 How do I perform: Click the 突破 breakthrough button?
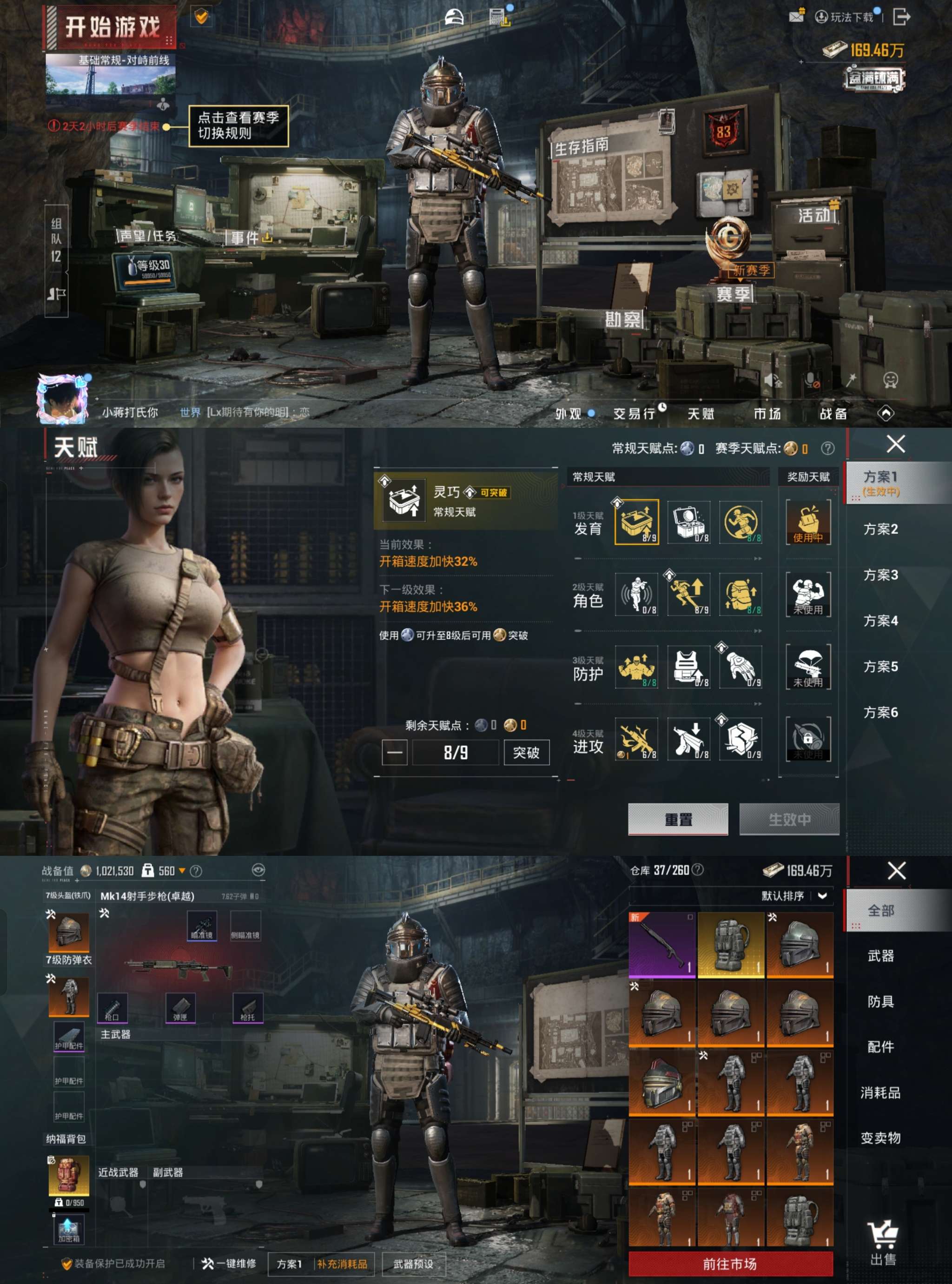pyautogui.click(x=526, y=752)
